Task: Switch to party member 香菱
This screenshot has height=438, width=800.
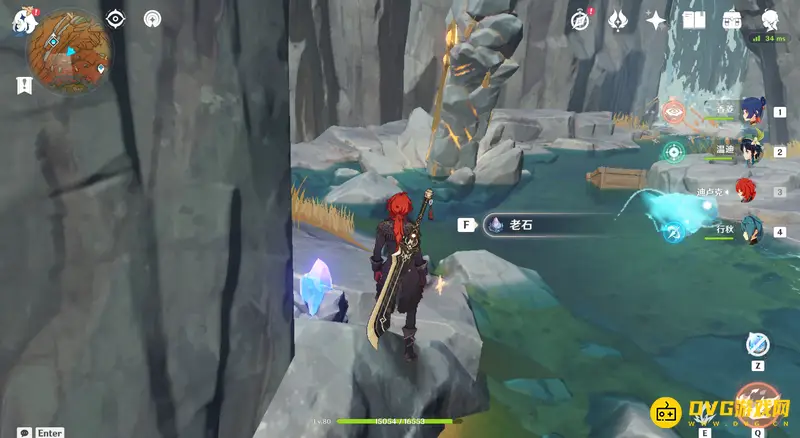Action: [752, 111]
